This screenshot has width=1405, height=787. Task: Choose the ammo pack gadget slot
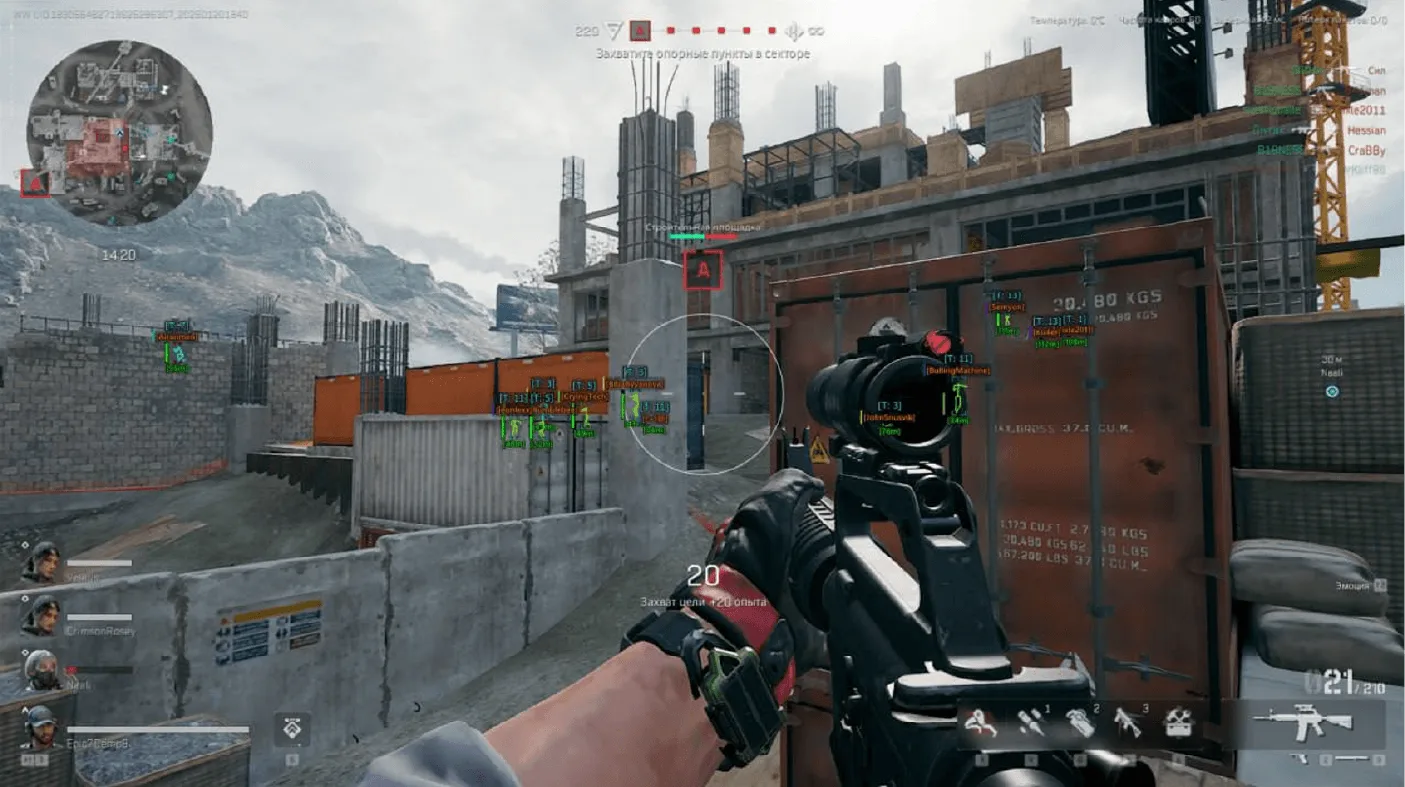tap(1081, 722)
